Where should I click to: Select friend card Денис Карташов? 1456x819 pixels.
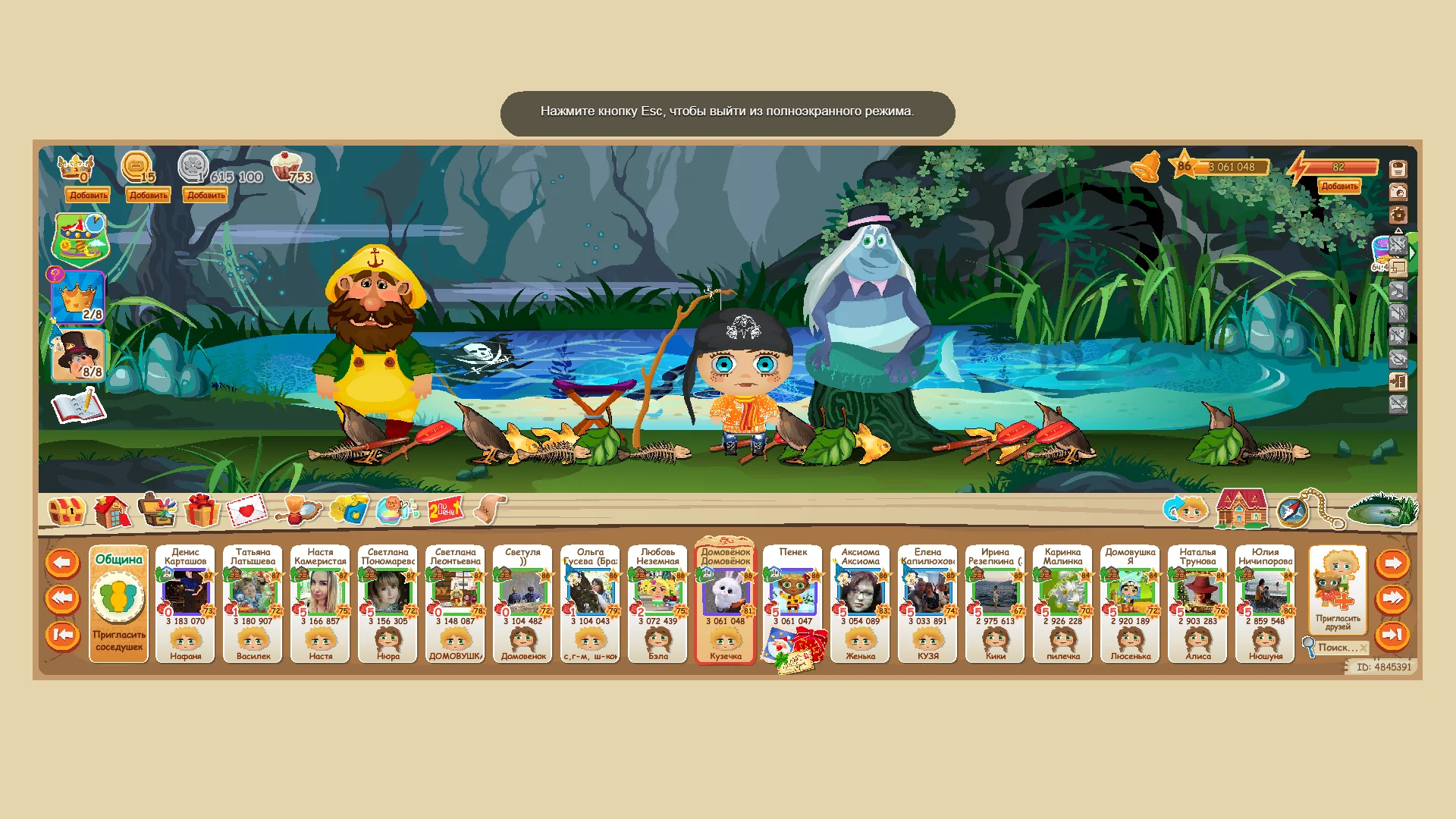pos(186,604)
